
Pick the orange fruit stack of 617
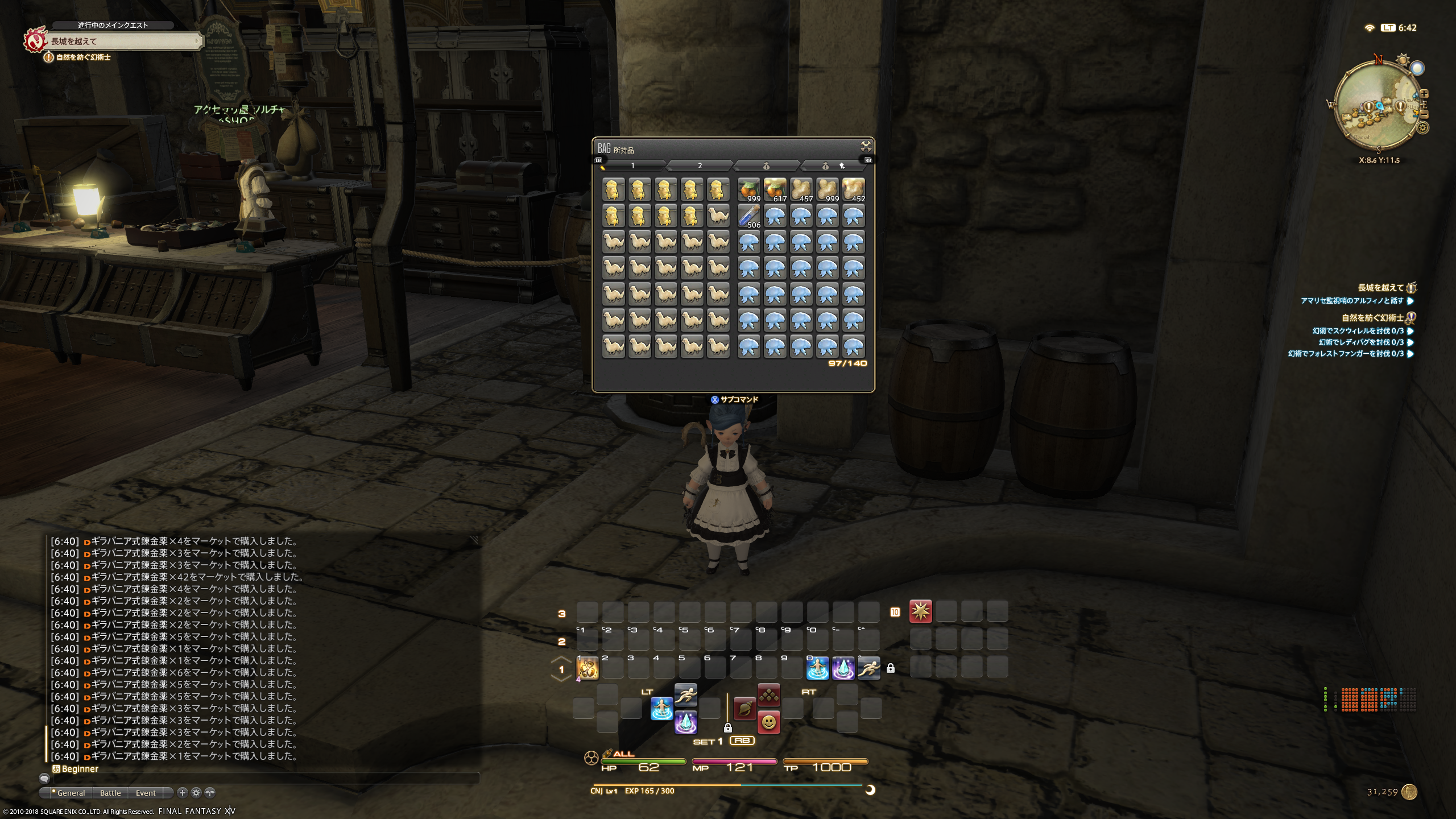coord(775,190)
